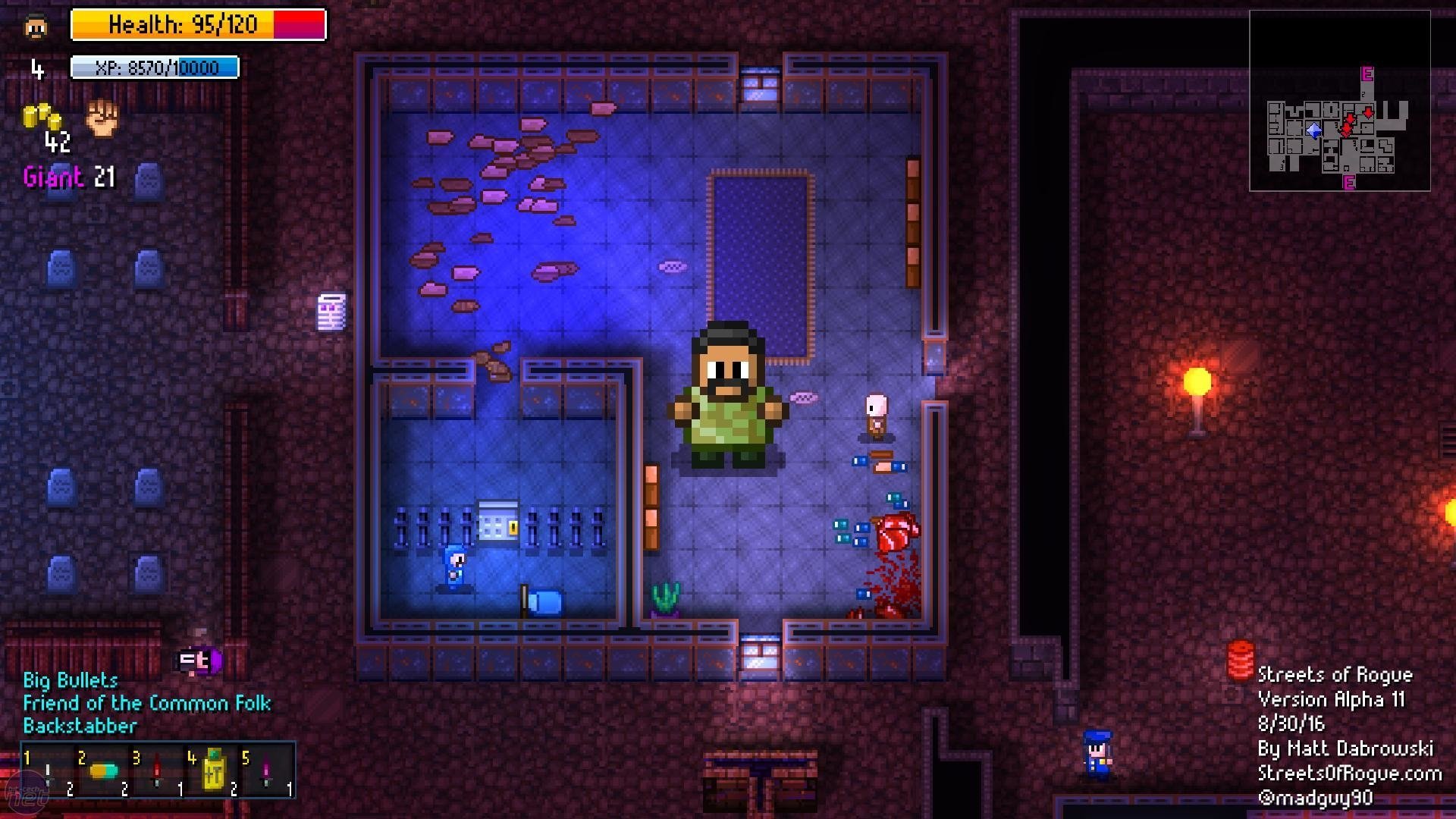Click the @madguy90 handle
The image size is (1456, 819).
click(x=1317, y=798)
